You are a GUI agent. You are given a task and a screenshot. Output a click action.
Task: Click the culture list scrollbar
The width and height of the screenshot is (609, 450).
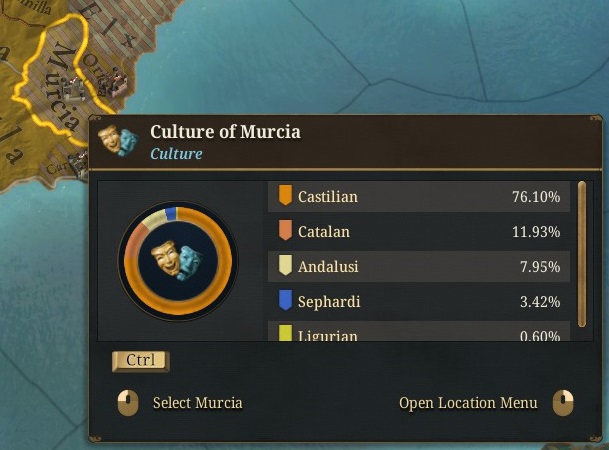(x=583, y=253)
